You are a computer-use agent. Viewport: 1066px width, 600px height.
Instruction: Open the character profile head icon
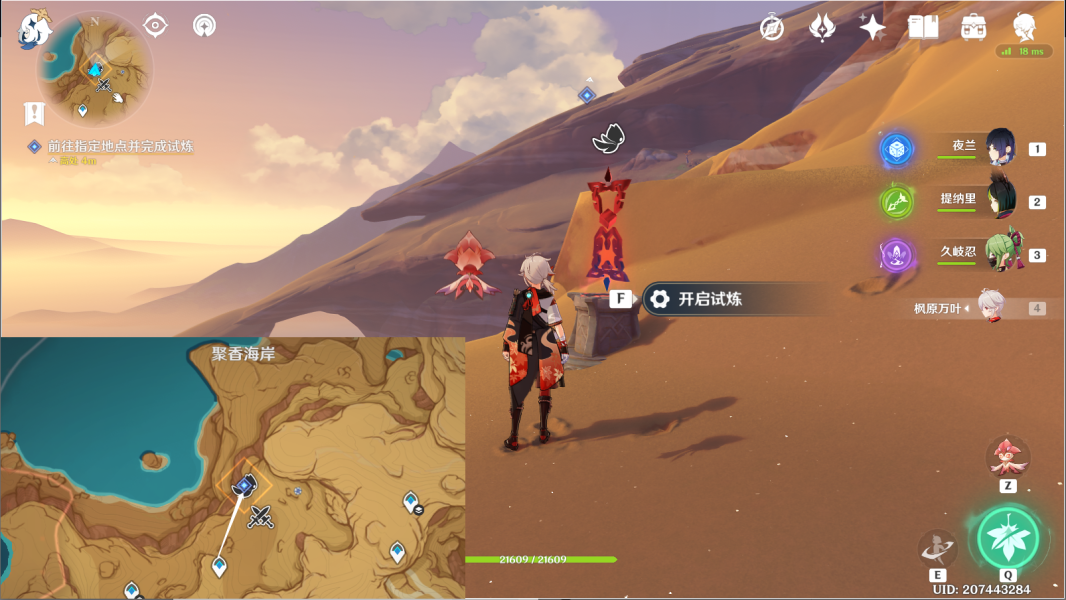coord(1024,27)
